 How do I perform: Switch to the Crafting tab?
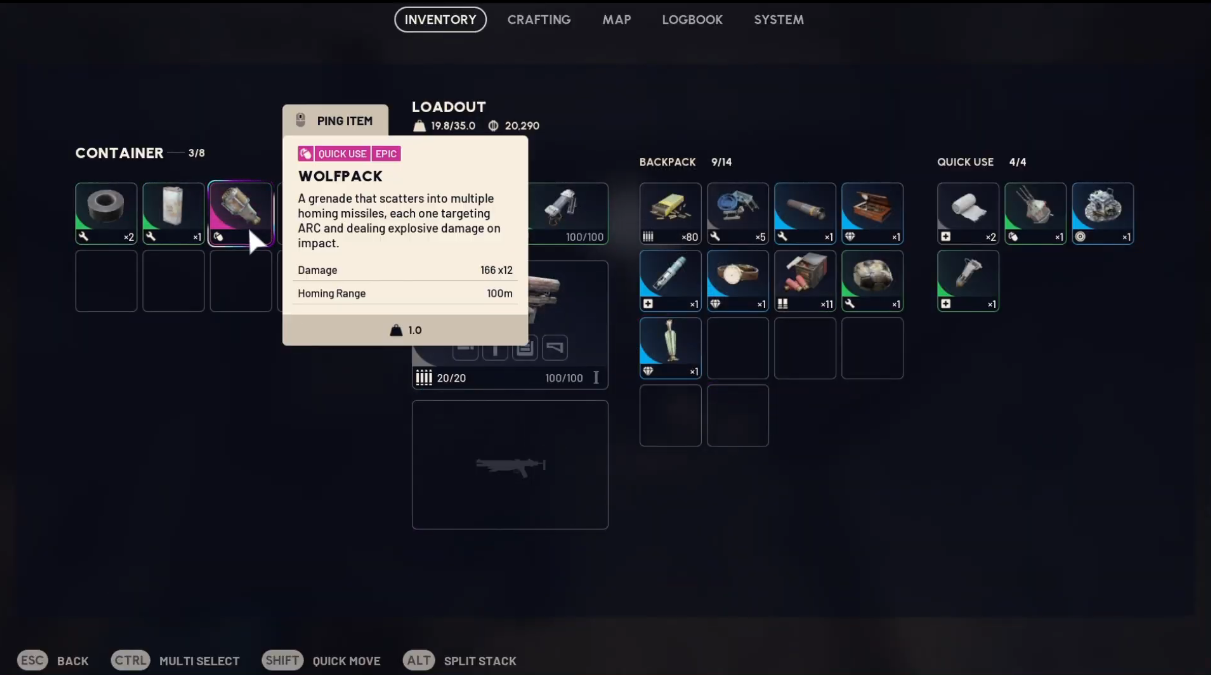539,20
